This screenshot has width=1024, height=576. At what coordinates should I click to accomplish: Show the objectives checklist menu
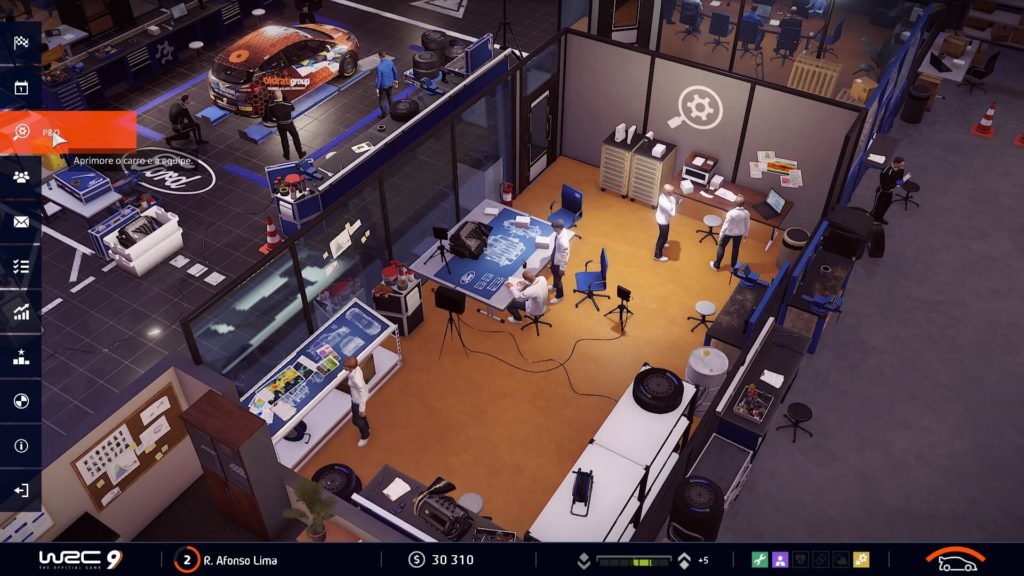click(x=21, y=267)
